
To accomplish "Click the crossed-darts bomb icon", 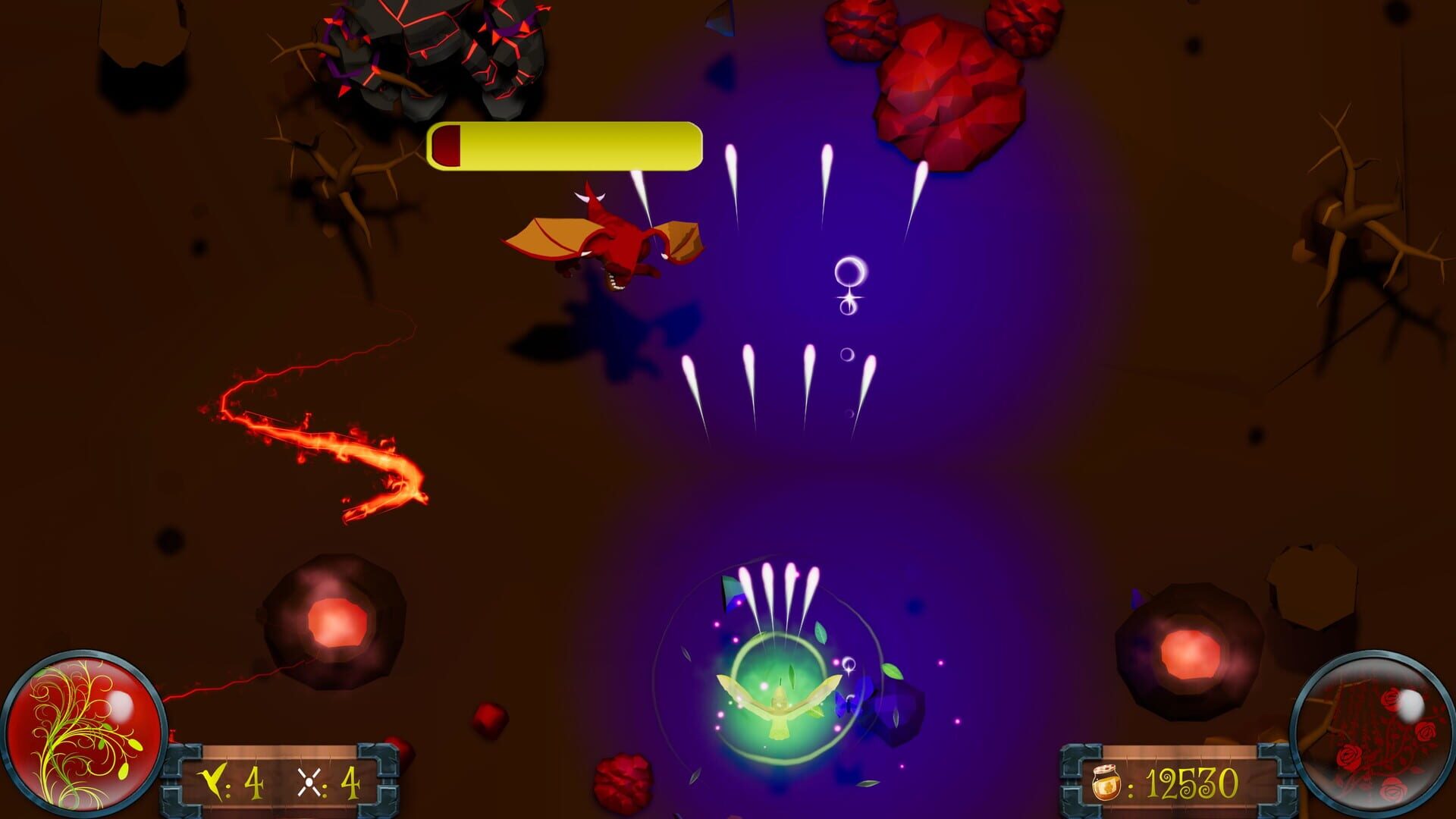I will point(309,781).
